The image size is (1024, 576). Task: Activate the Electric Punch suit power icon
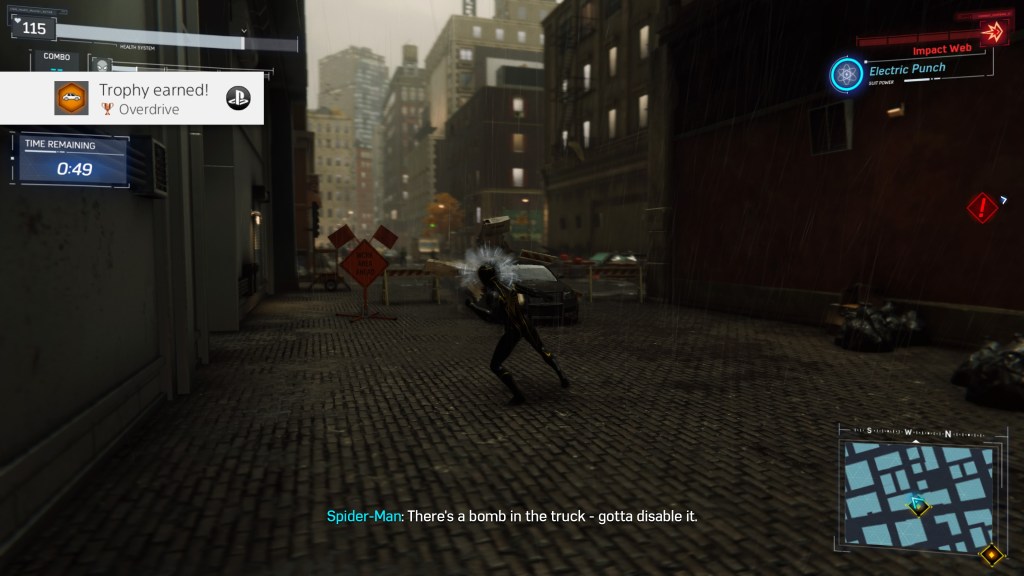(x=847, y=74)
